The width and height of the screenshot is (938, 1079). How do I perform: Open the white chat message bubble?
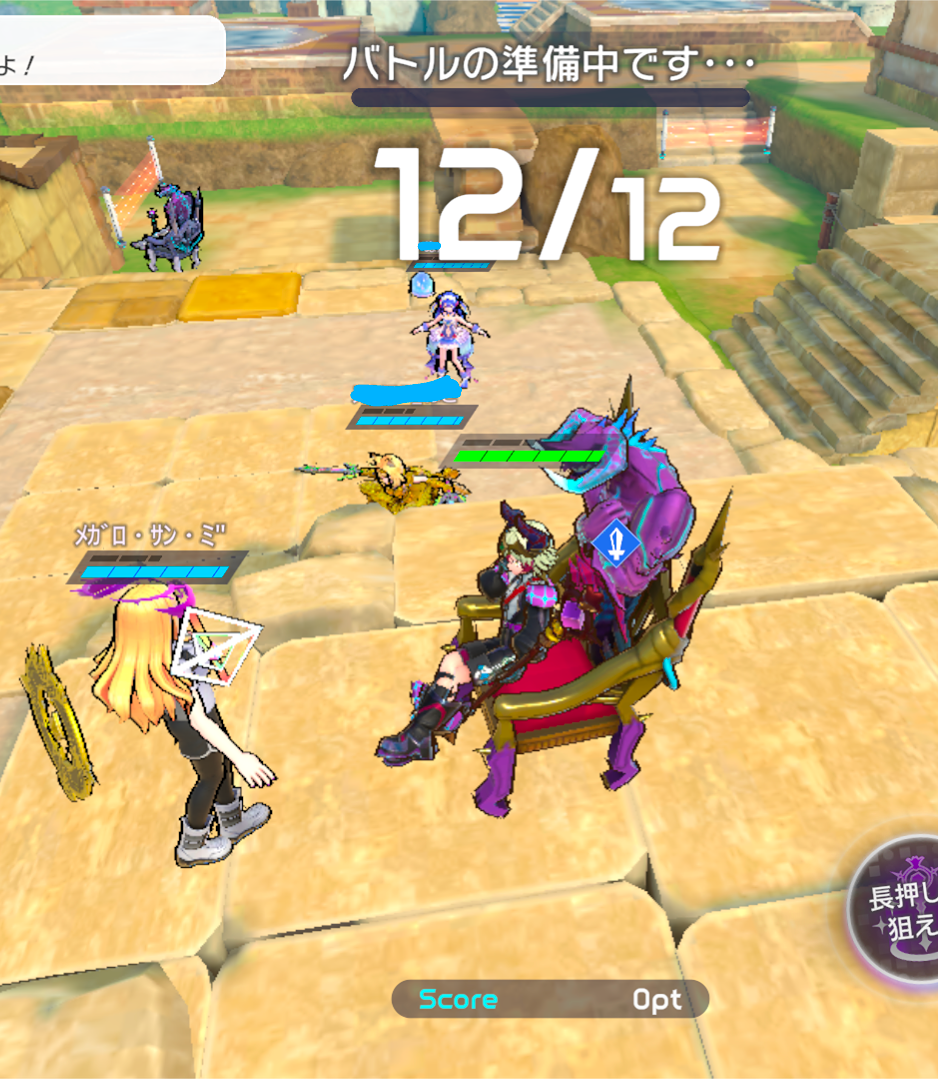click(111, 52)
